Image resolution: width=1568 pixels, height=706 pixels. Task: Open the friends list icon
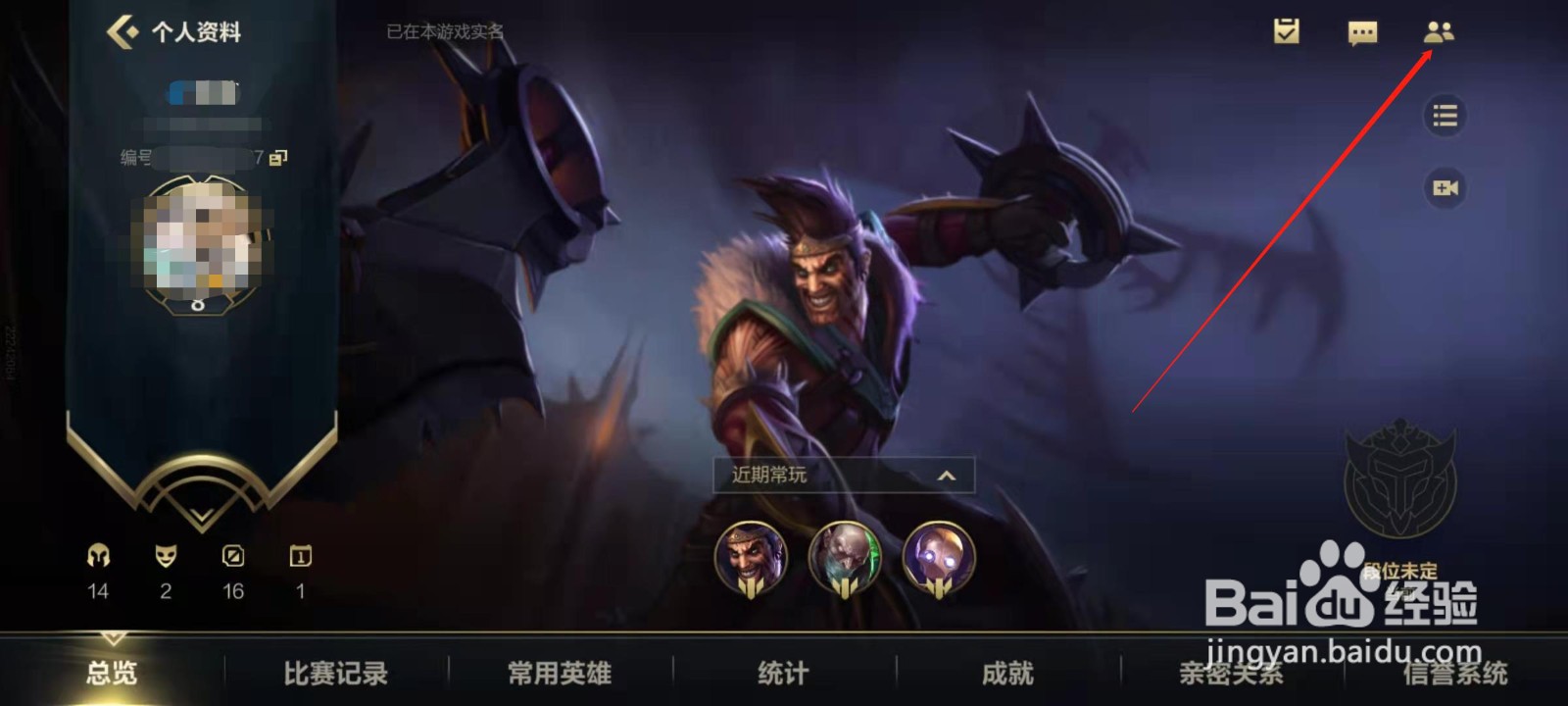tap(1441, 32)
